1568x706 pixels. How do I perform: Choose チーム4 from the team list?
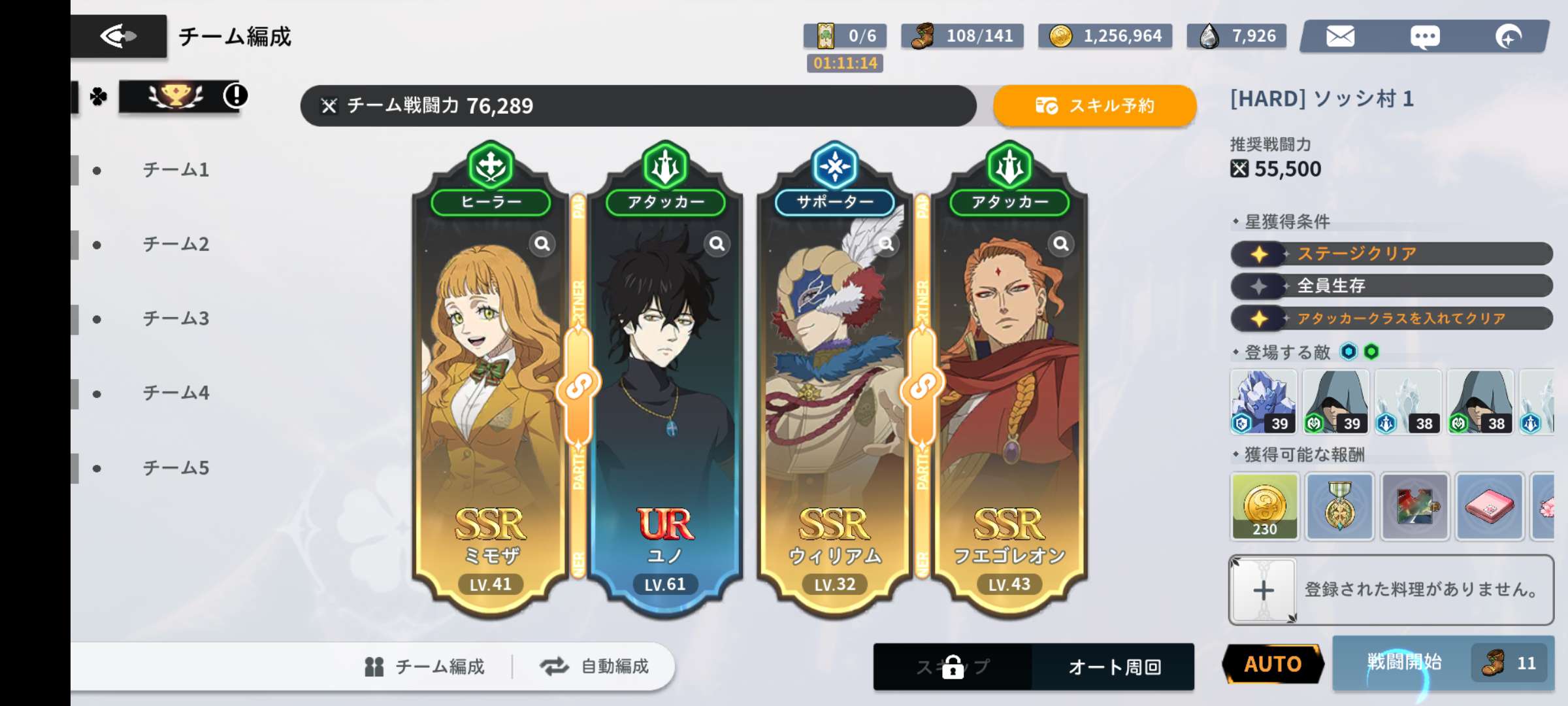pyautogui.click(x=175, y=394)
